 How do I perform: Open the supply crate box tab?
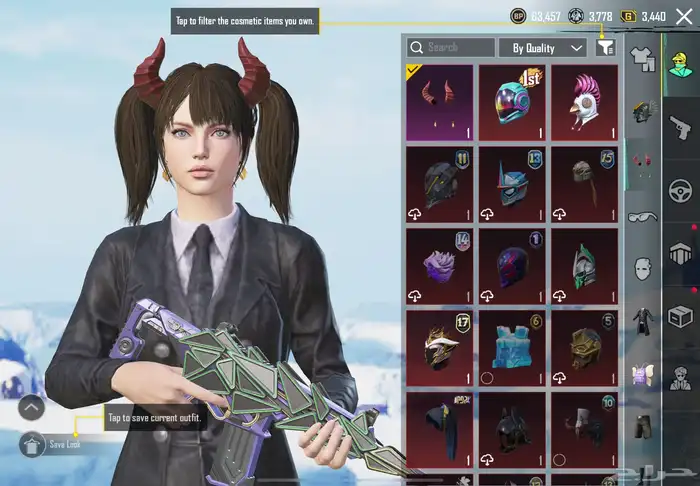(x=681, y=317)
